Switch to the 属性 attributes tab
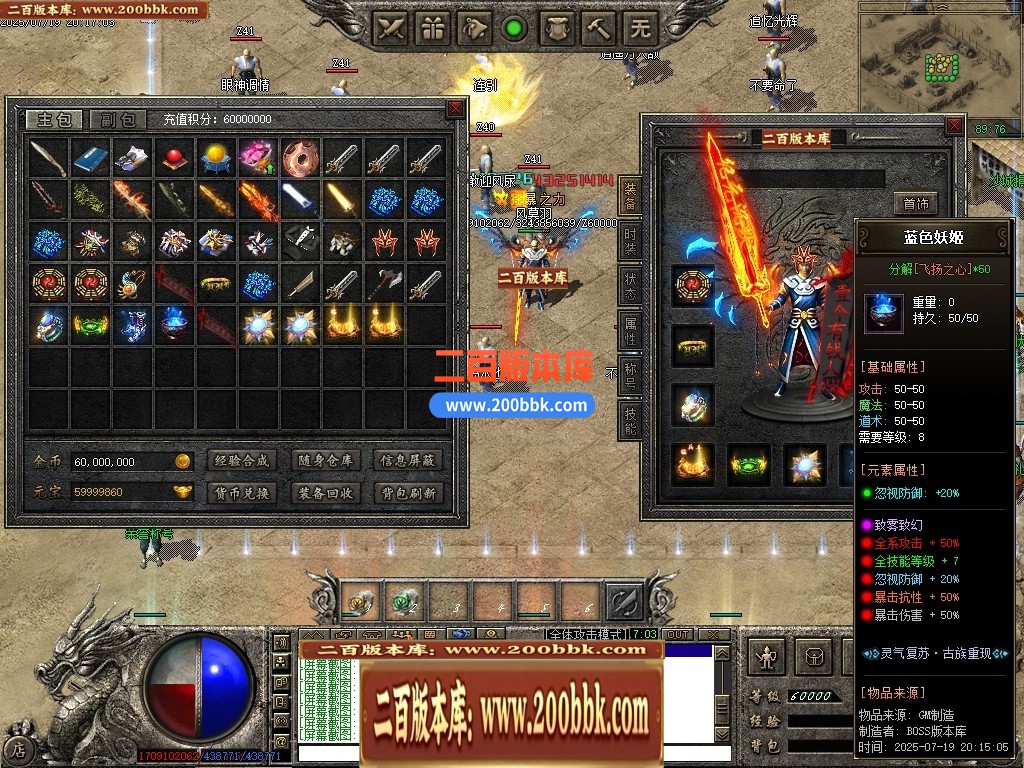This screenshot has height=768, width=1024. [630, 329]
